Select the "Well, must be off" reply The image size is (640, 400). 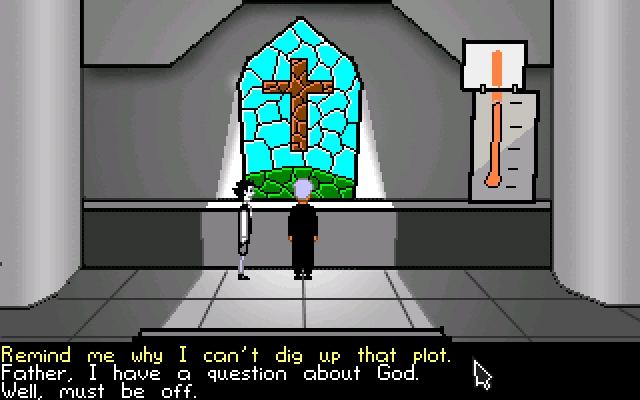100,391
